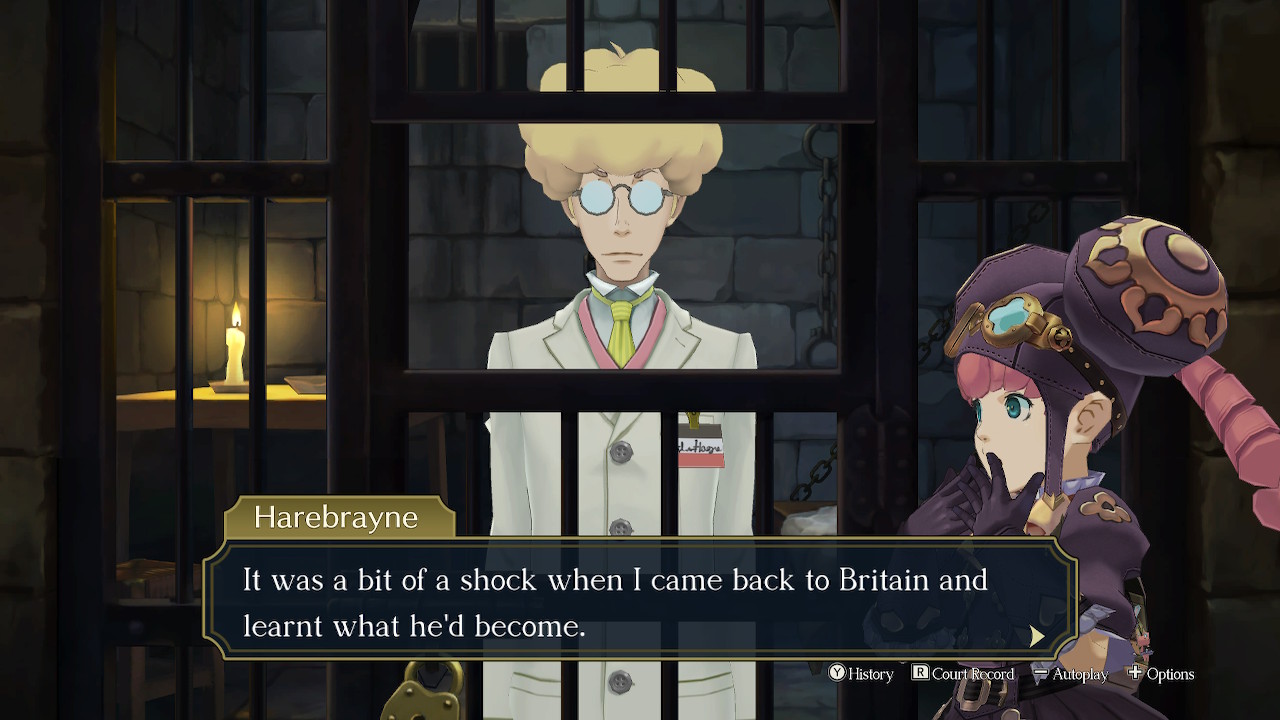The image size is (1280, 720).
Task: Toggle Autoplay for the dialogue
Action: (1070, 674)
